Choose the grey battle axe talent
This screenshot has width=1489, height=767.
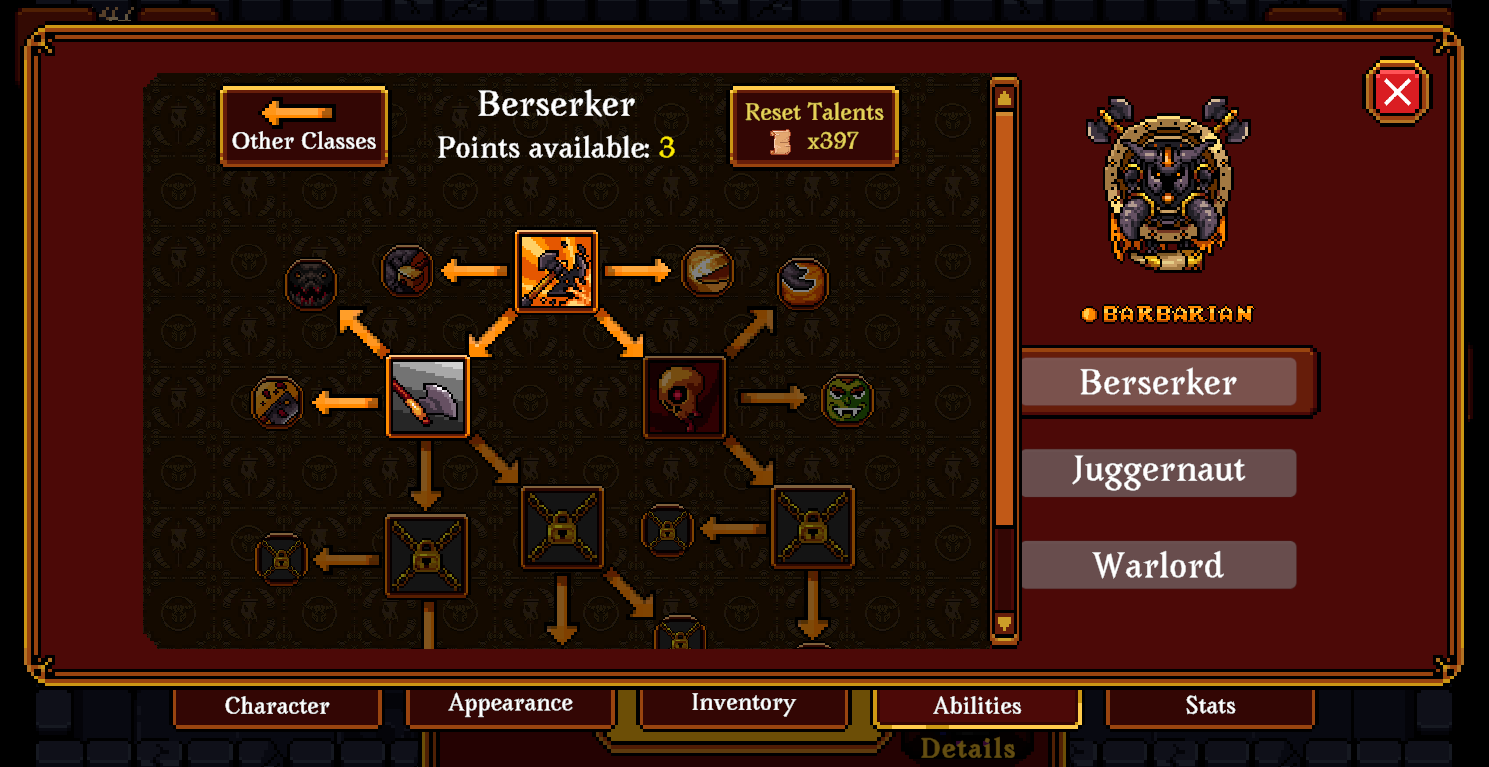pyautogui.click(x=427, y=396)
